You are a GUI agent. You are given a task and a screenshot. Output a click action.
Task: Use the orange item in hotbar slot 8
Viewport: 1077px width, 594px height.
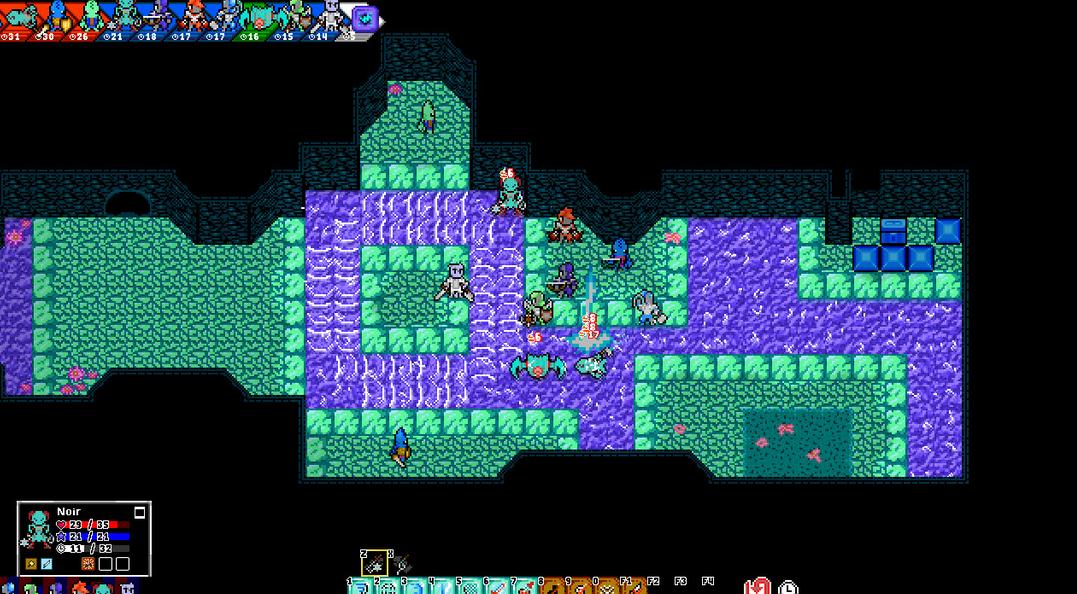(552, 587)
